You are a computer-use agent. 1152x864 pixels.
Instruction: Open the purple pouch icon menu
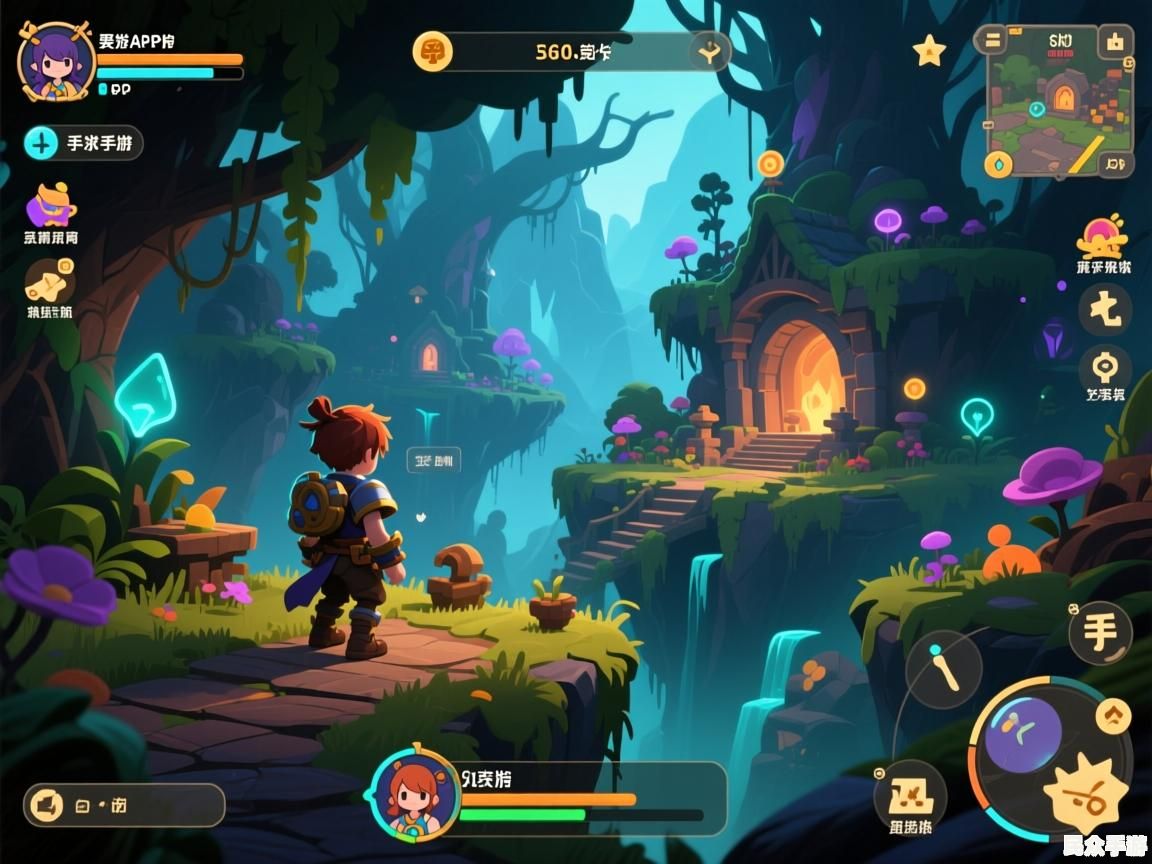pyautogui.click(x=51, y=206)
